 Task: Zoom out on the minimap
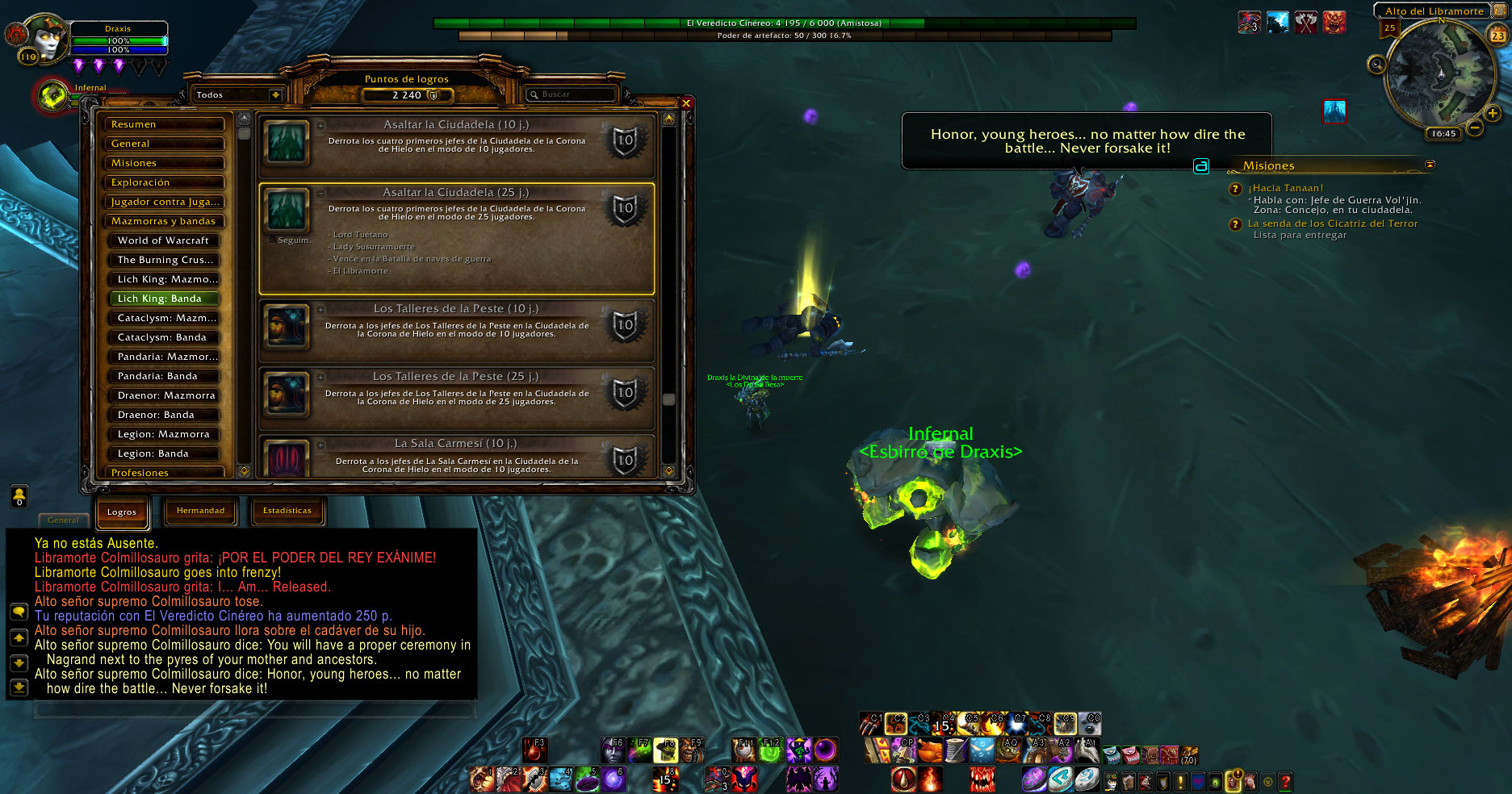point(1474,127)
